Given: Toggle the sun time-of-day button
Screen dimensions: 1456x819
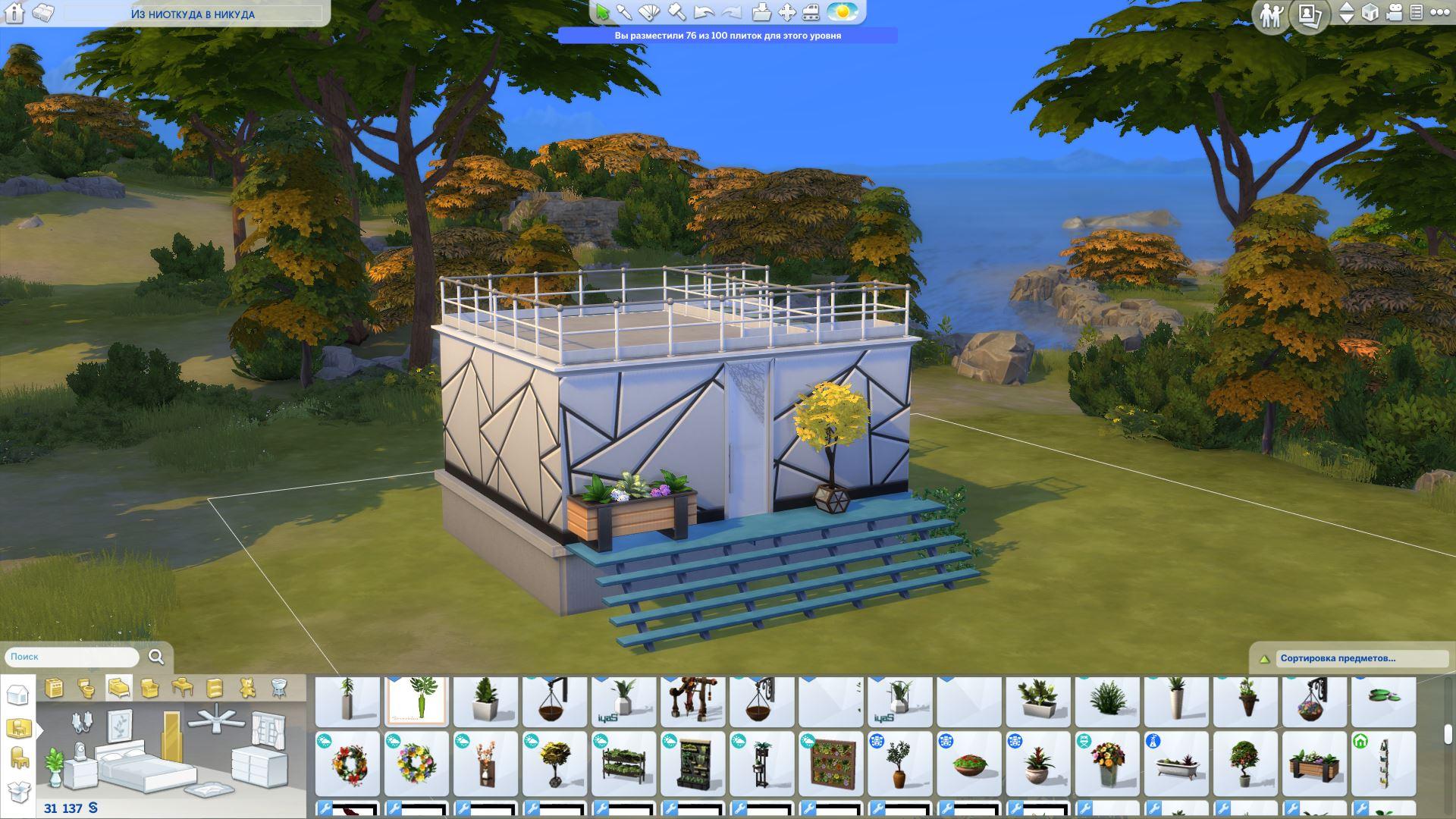Looking at the screenshot, I should [x=842, y=12].
